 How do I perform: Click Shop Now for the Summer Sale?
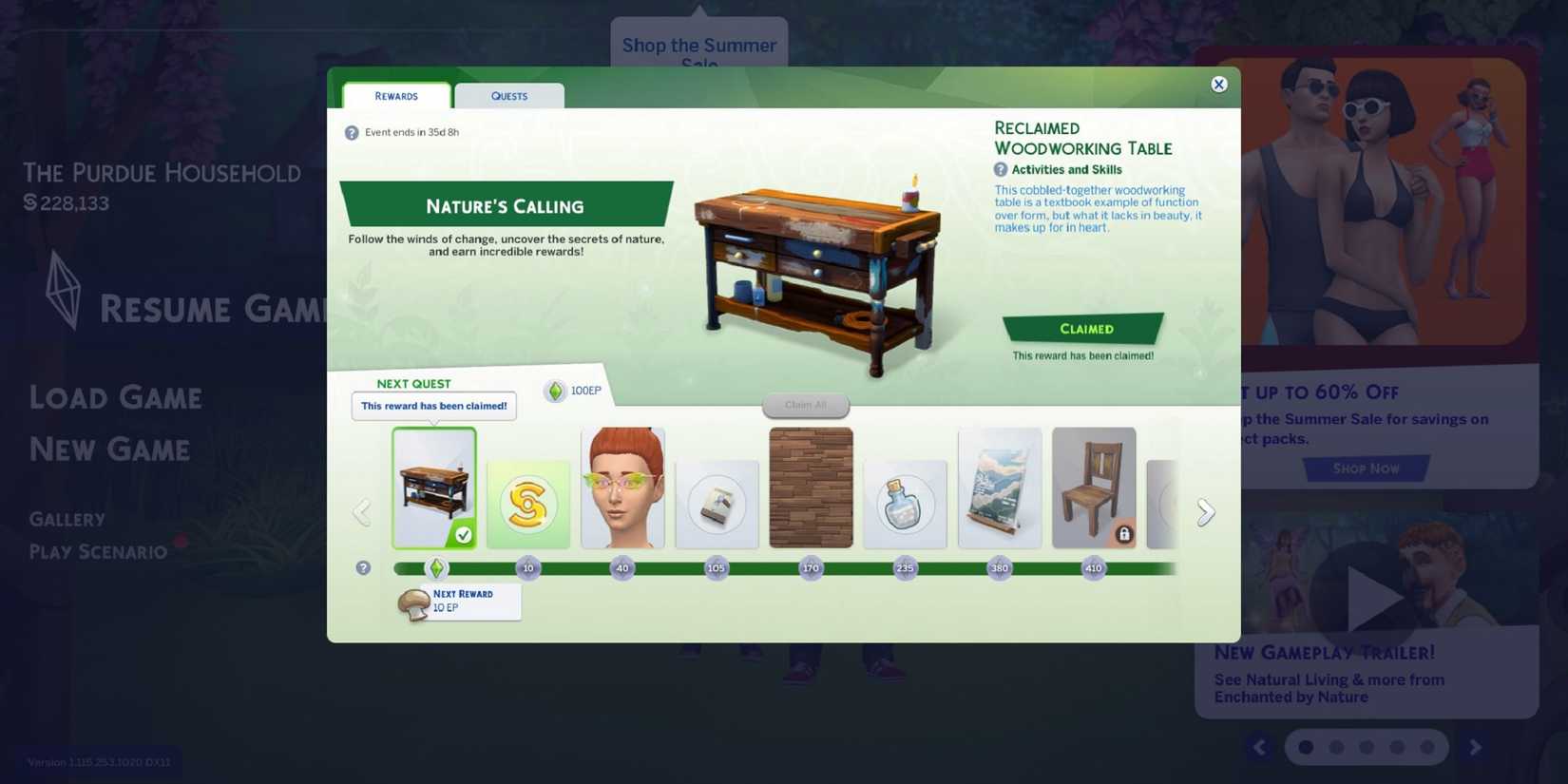tap(1366, 468)
